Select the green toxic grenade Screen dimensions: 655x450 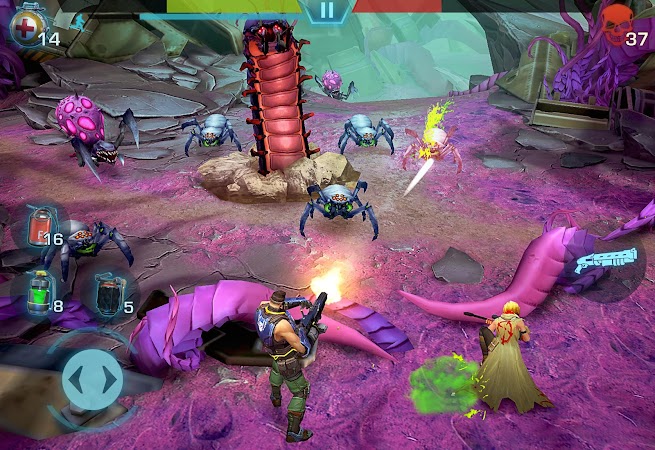[x=38, y=293]
